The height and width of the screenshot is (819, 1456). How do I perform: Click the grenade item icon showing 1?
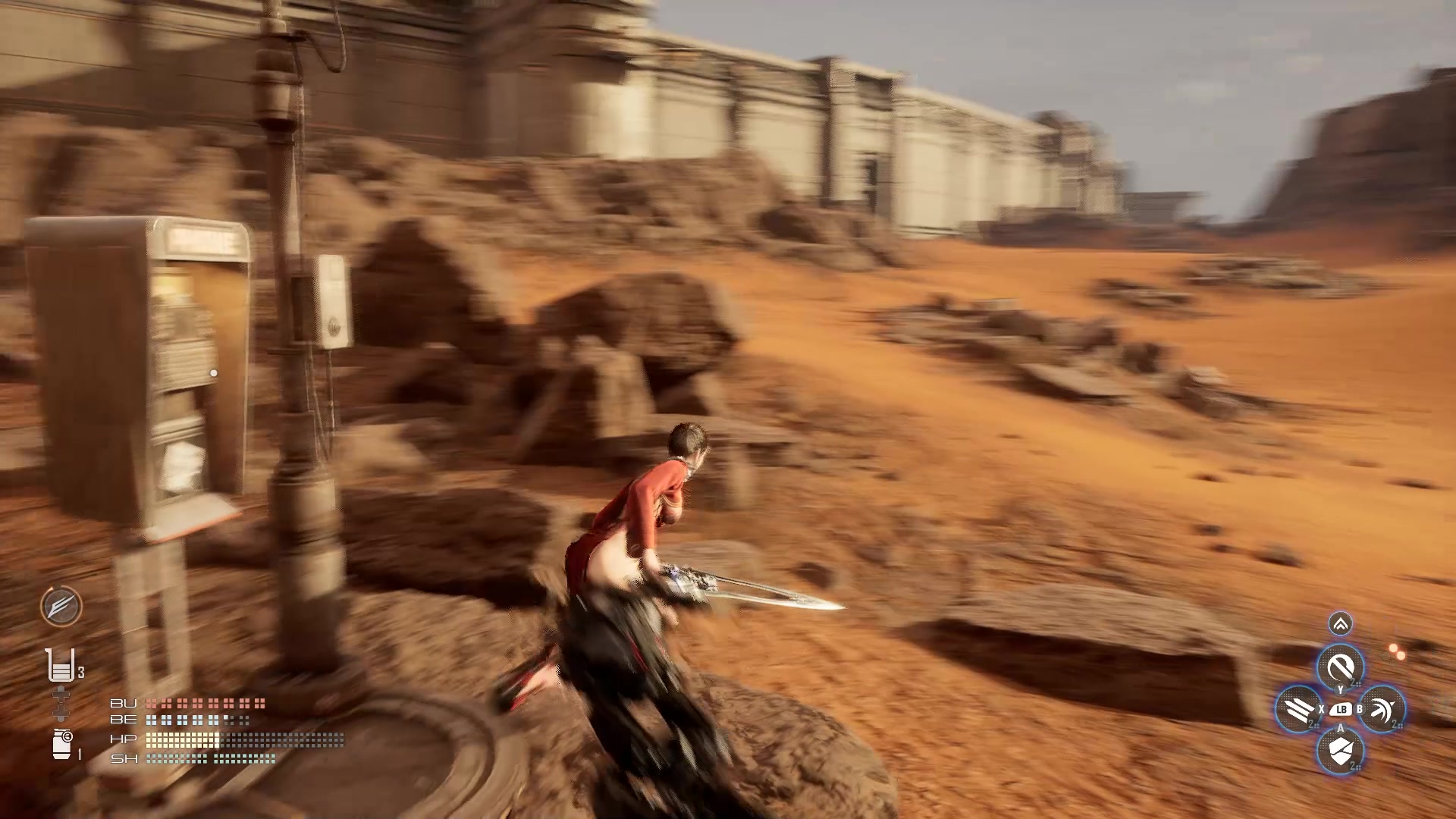point(61,745)
